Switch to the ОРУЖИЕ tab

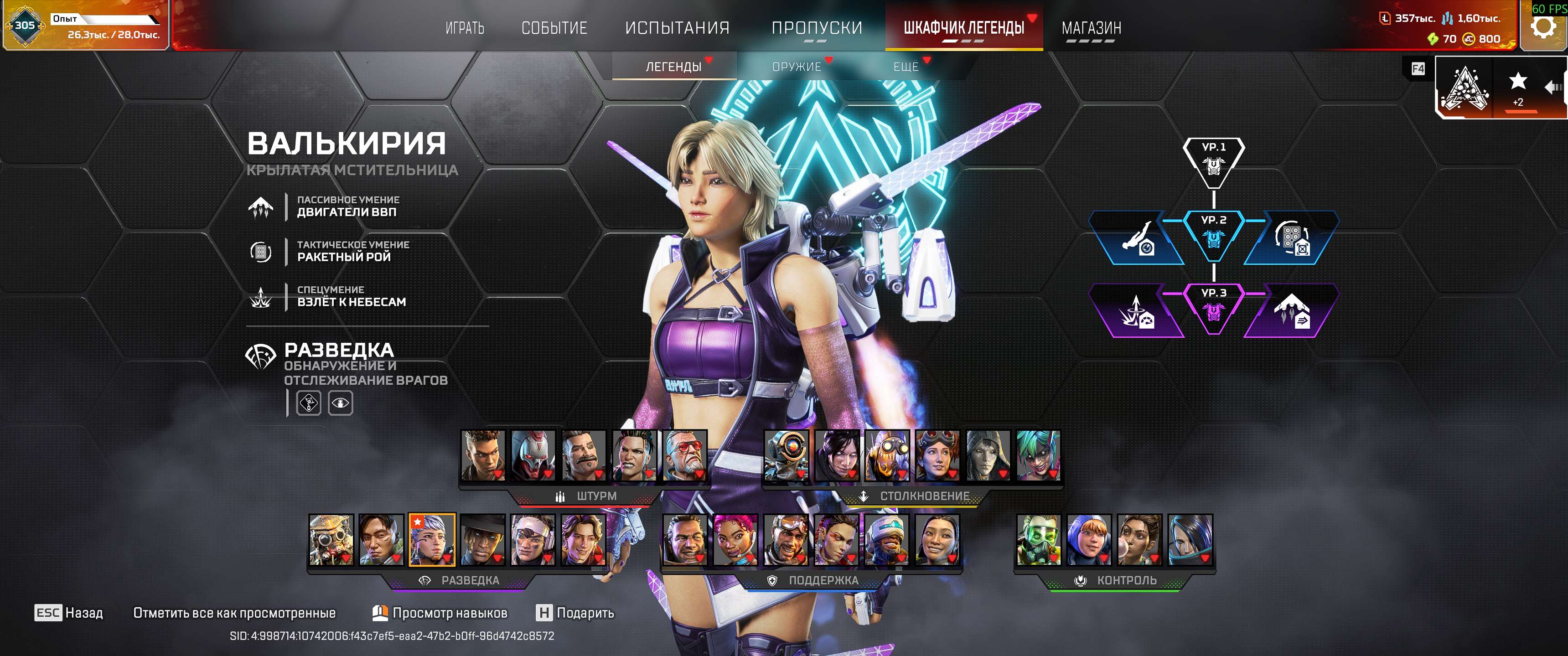click(797, 67)
